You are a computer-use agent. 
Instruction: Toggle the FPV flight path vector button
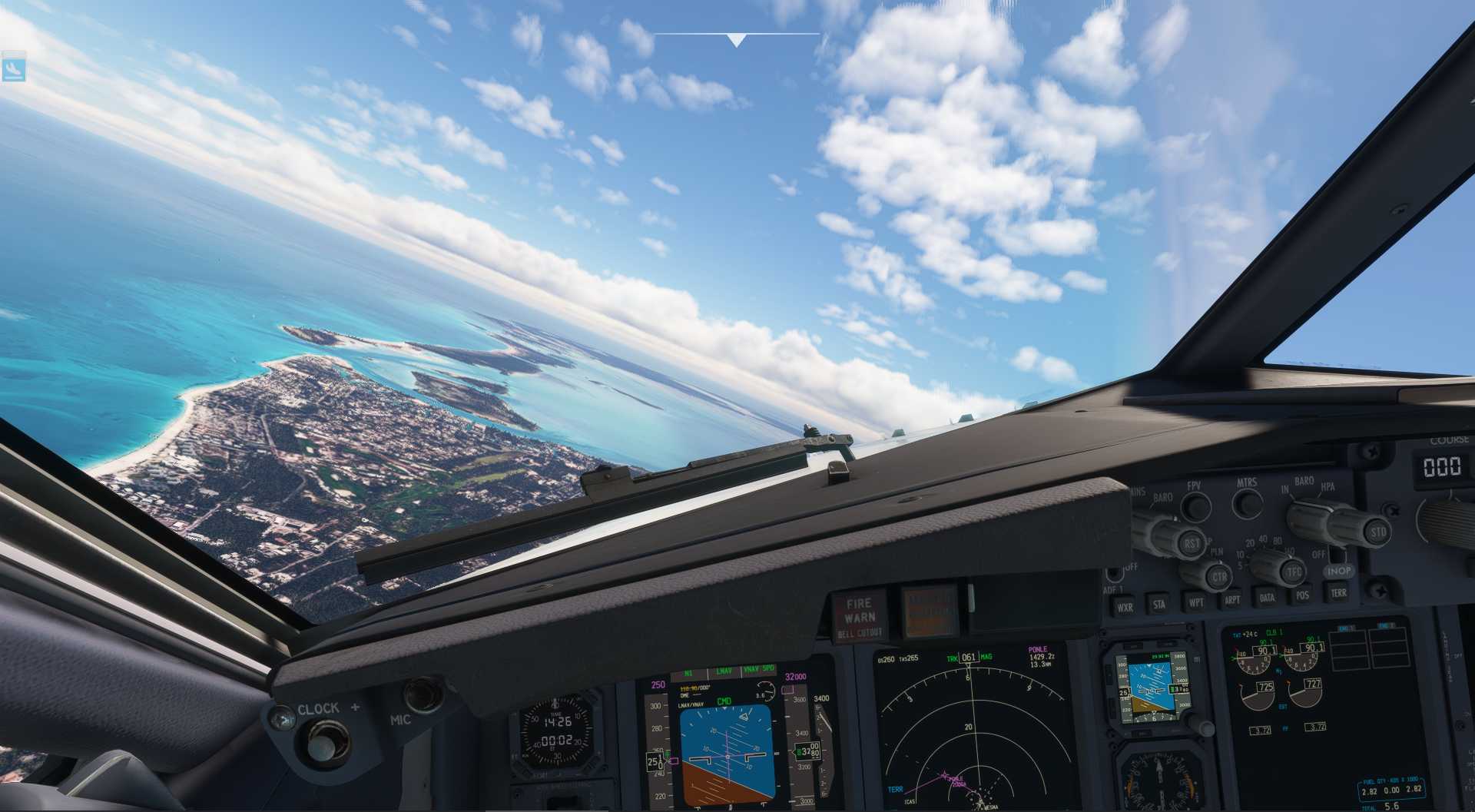tap(1195, 506)
